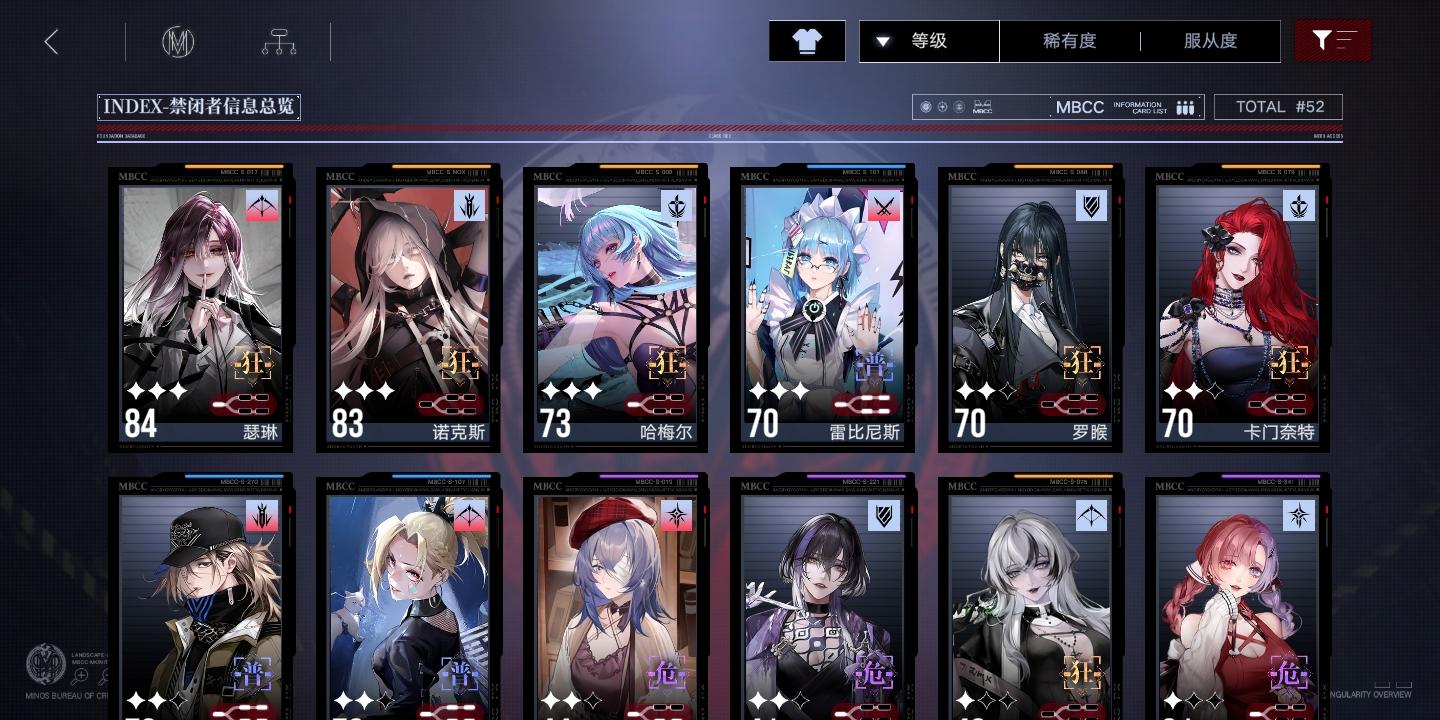Click the back arrow to exit the index
Screen dimensions: 1440x720
tap(51, 42)
